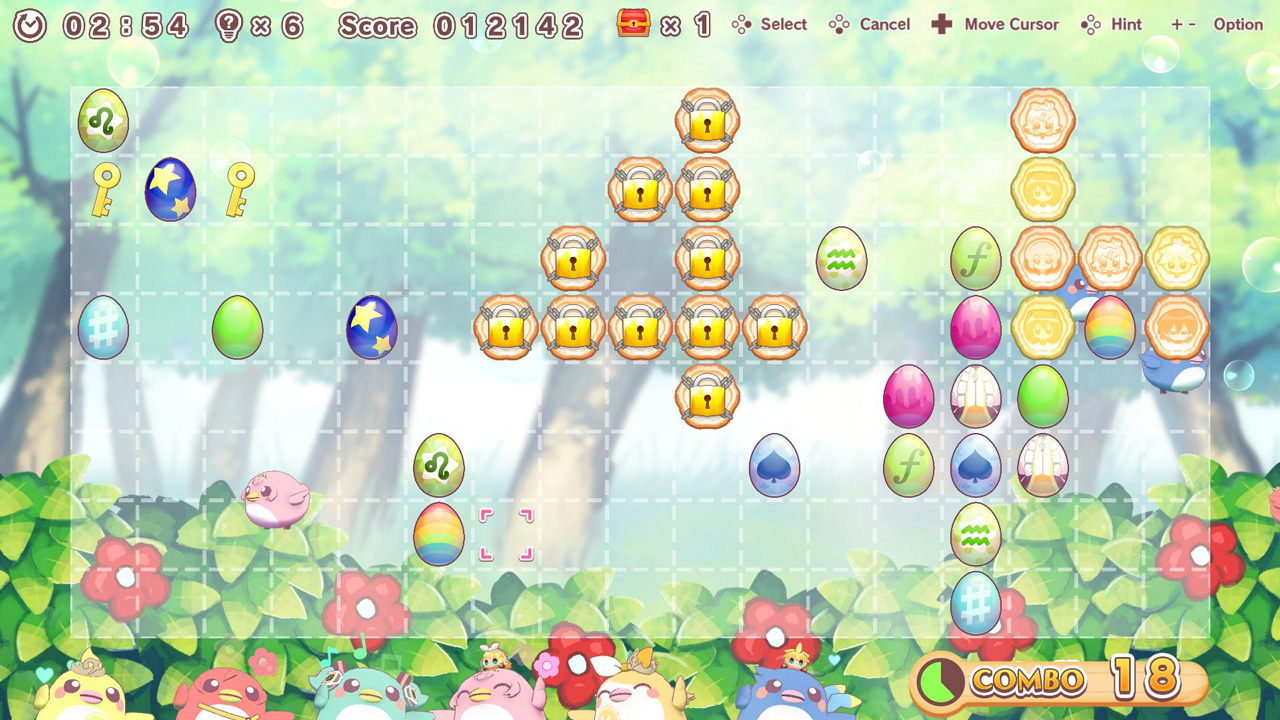The width and height of the screenshot is (1280, 720).
Task: Click the hashtag egg on the far left
Action: click(x=102, y=327)
